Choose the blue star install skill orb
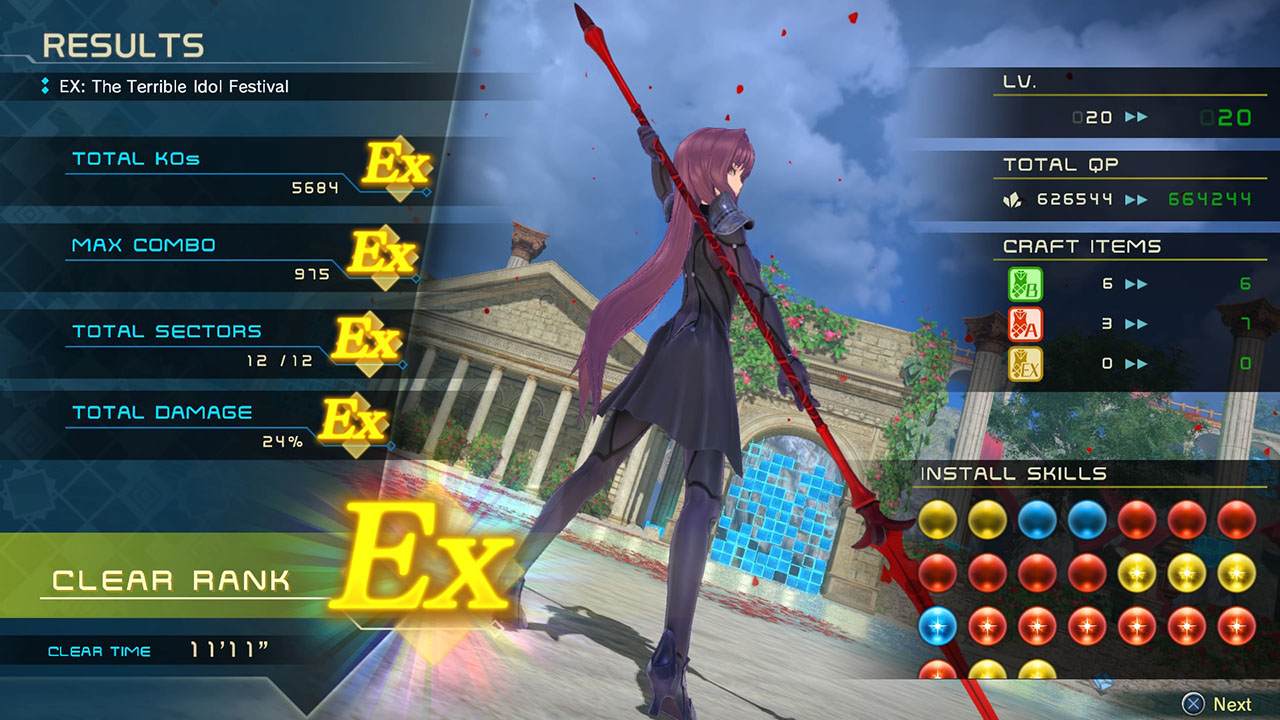The image size is (1280, 720). coord(937,626)
